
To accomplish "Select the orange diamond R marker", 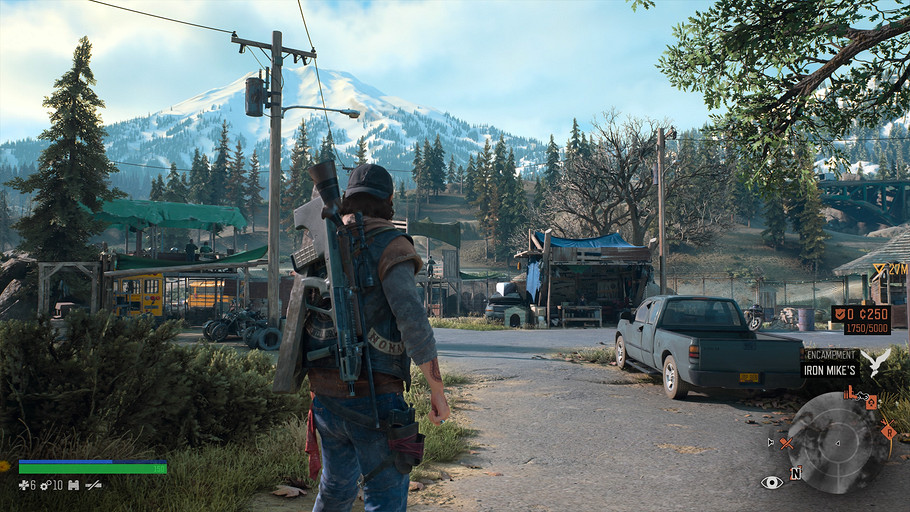I will pyautogui.click(x=888, y=431).
